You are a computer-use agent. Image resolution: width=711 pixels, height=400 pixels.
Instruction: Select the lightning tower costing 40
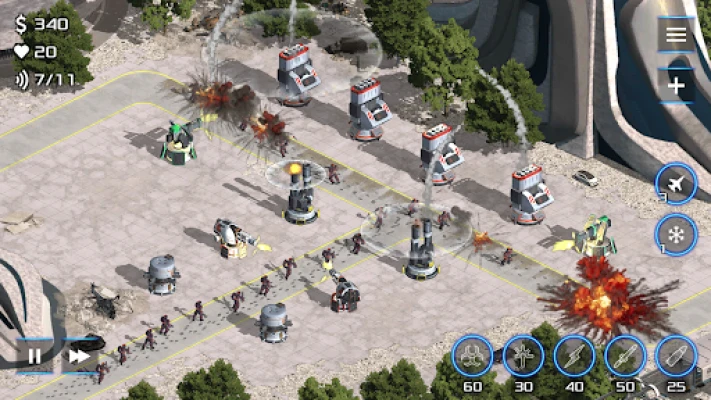tap(574, 355)
